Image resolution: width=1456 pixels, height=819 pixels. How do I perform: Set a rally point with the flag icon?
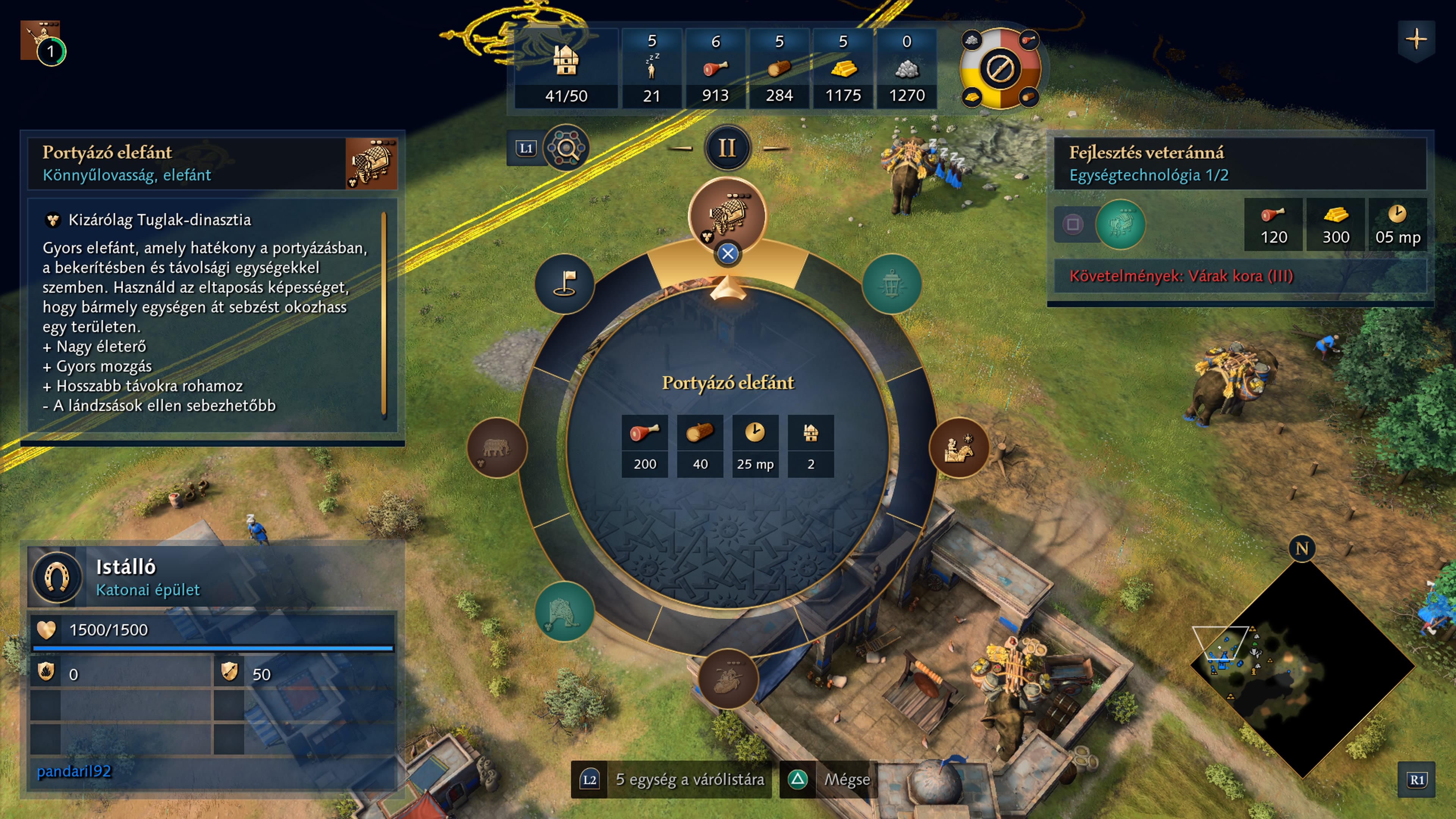564,284
